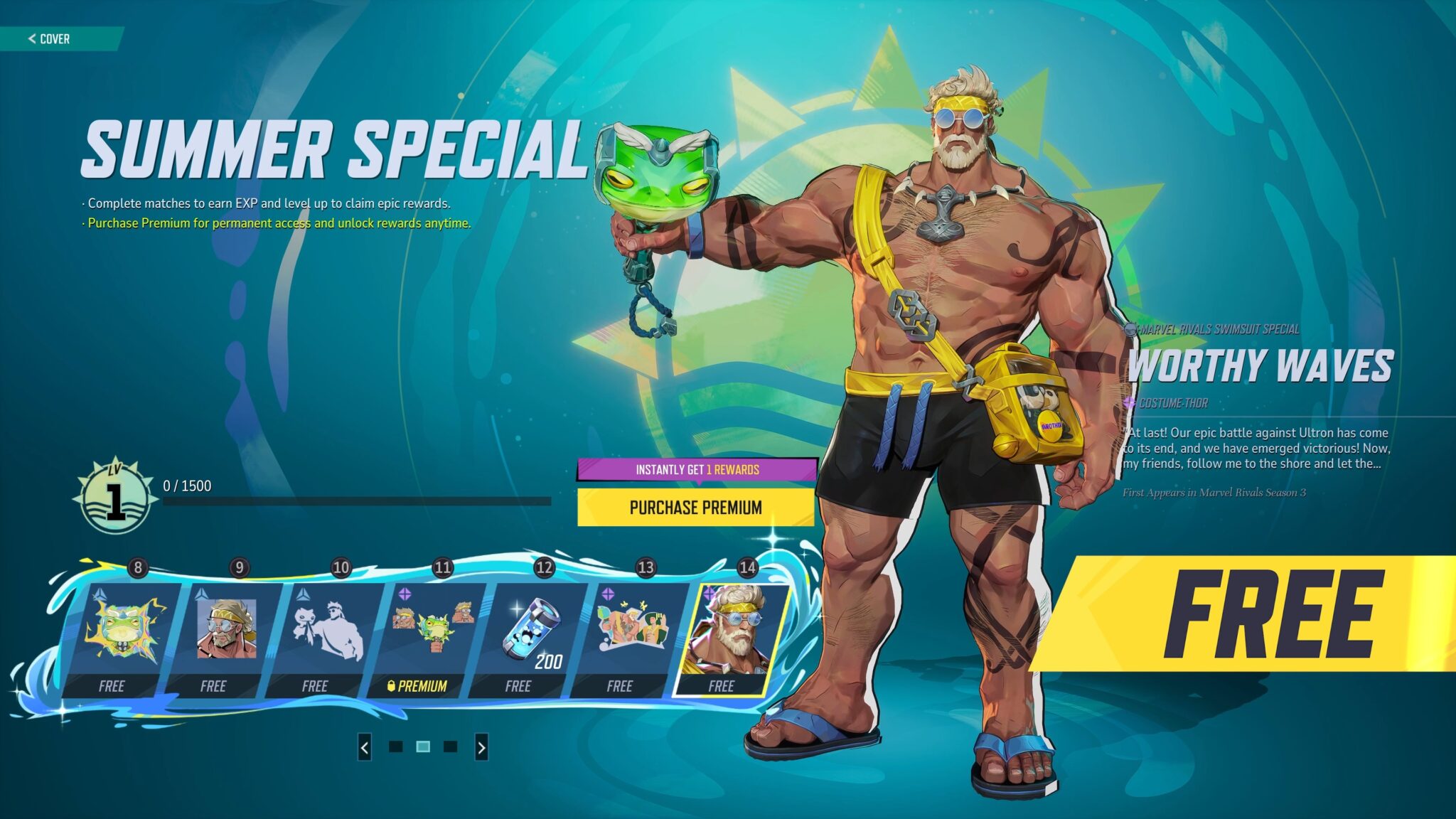Activate the third pagination dot

451,747
